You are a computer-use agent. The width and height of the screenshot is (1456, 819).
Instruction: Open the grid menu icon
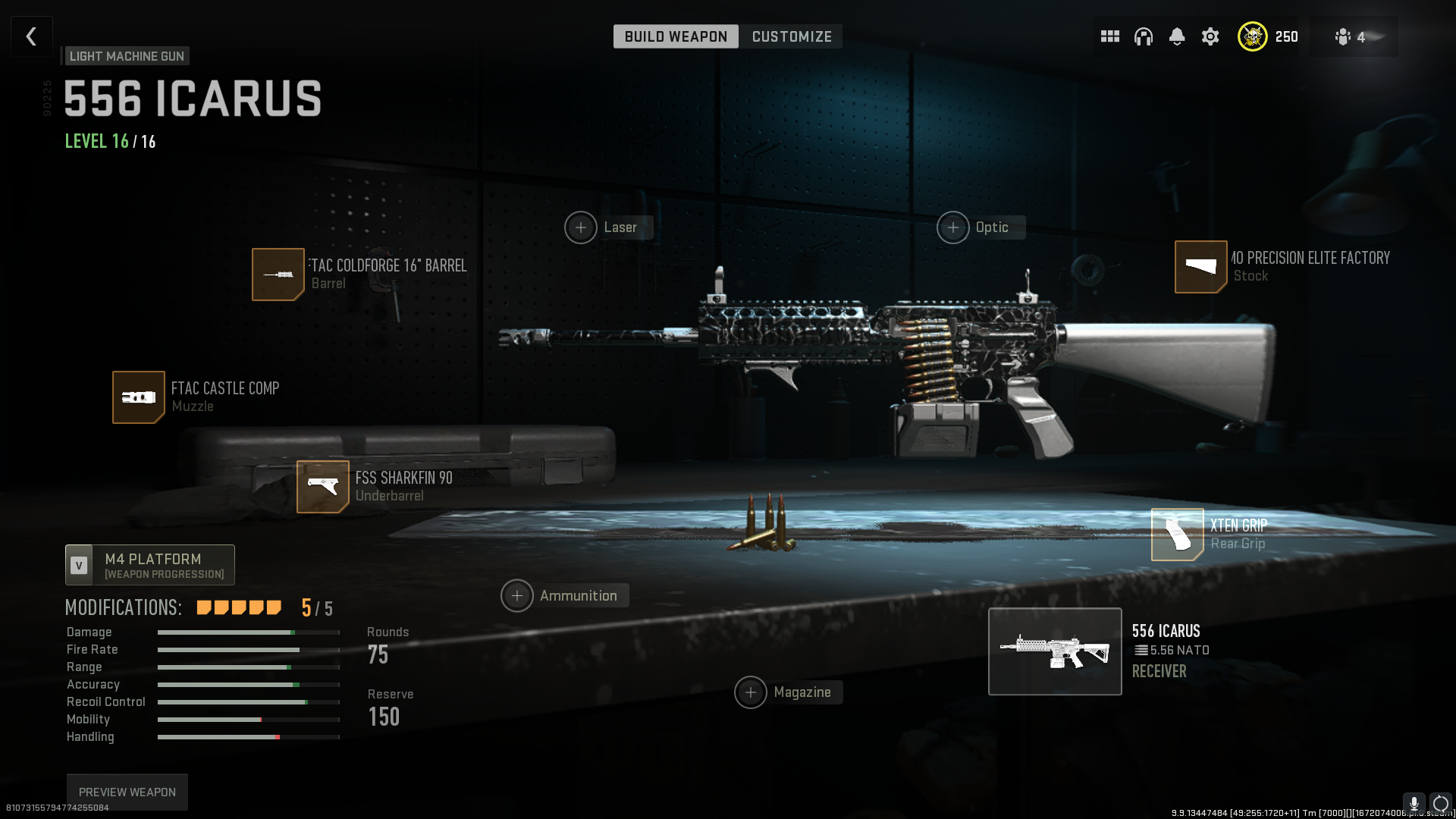(1110, 36)
